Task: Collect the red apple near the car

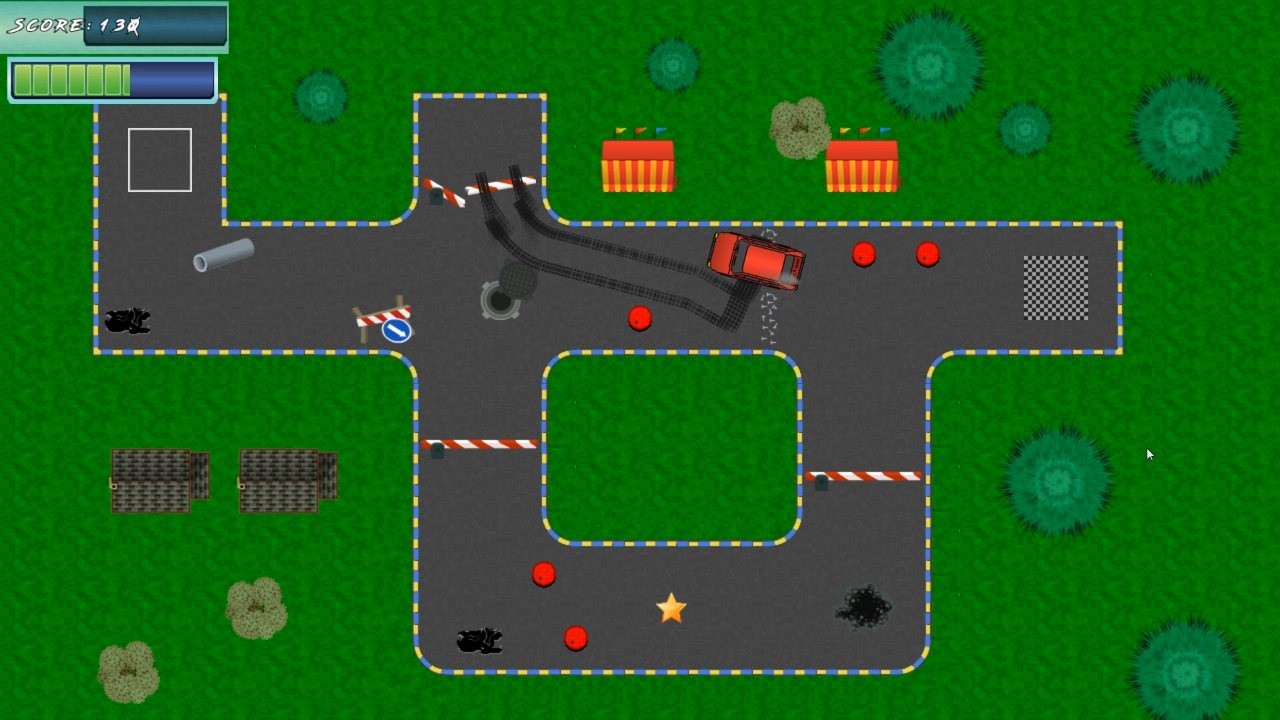Action: point(640,317)
